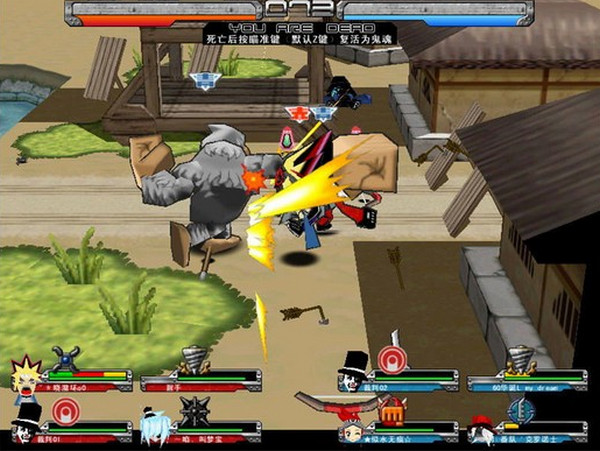Select the top-hat portrait of 裁判02
This screenshot has height=451, width=600.
tap(352, 371)
